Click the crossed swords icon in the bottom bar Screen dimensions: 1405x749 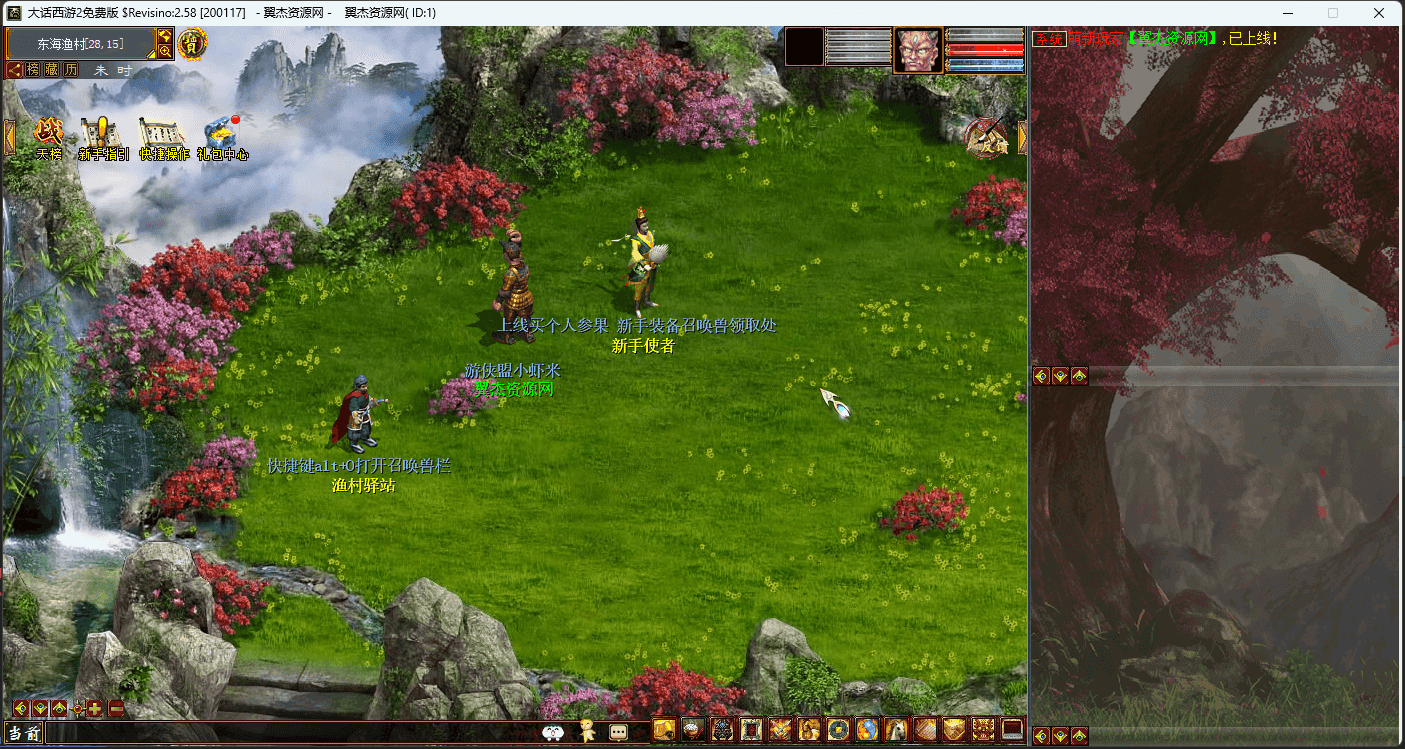pyautogui.click(x=780, y=730)
